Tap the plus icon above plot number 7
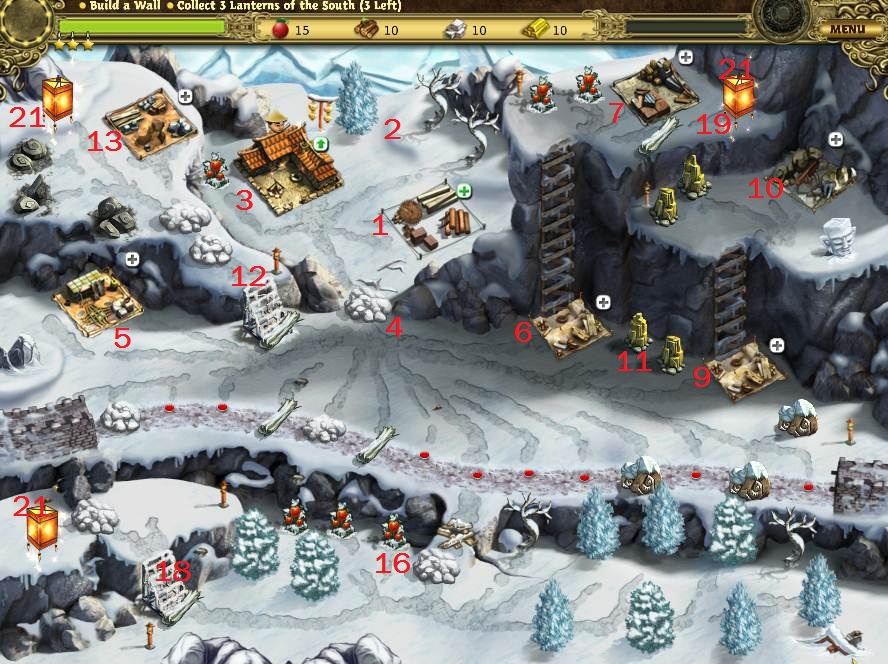The height and width of the screenshot is (664, 888). click(x=685, y=57)
